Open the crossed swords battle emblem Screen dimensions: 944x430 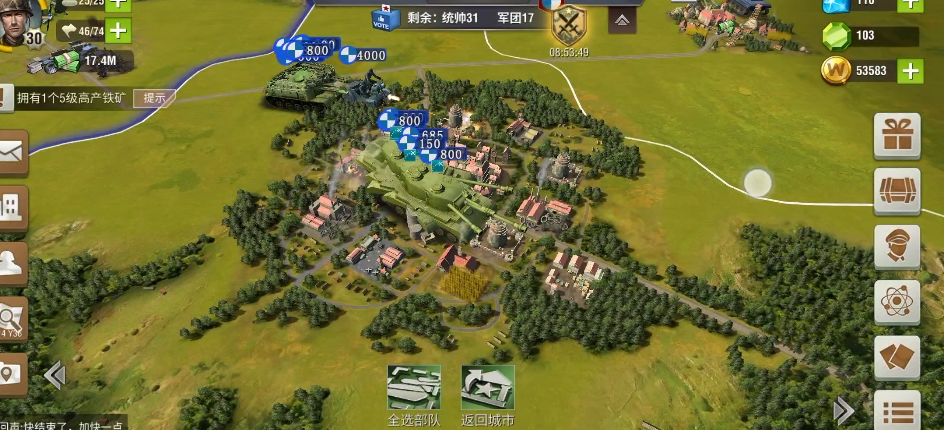pyautogui.click(x=568, y=23)
